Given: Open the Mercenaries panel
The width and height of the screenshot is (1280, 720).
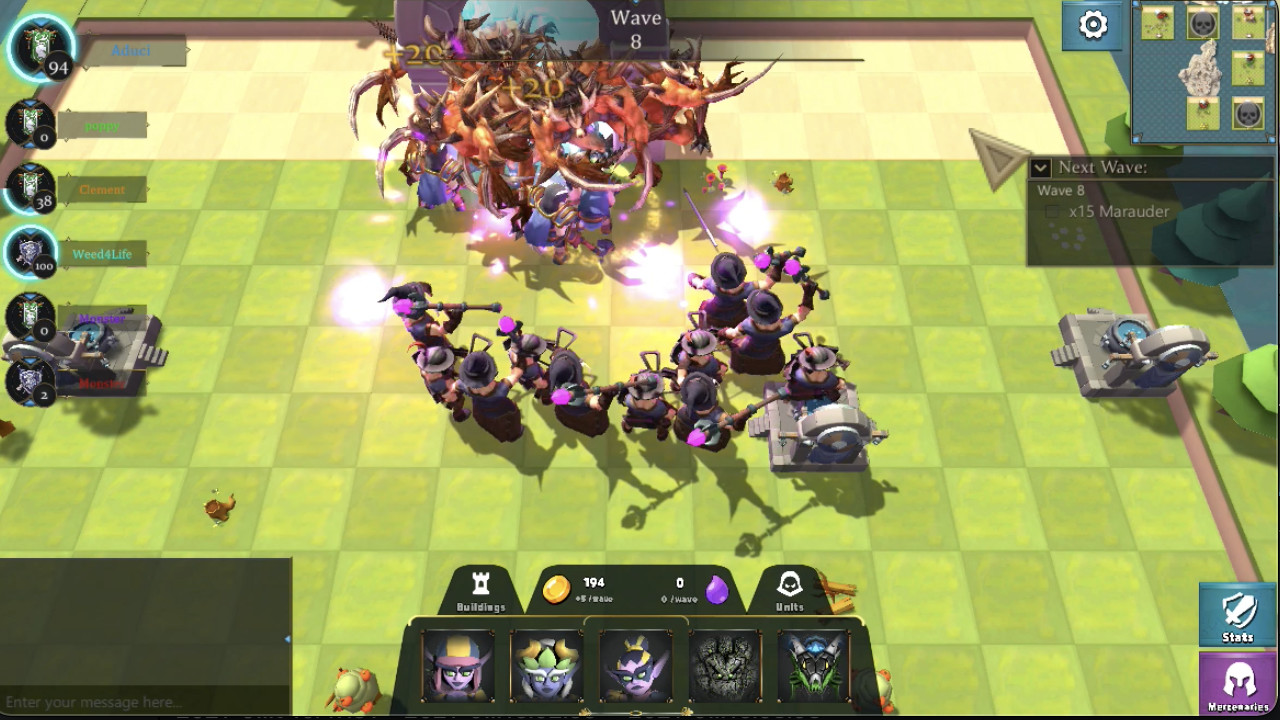Looking at the screenshot, I should (1238, 683).
